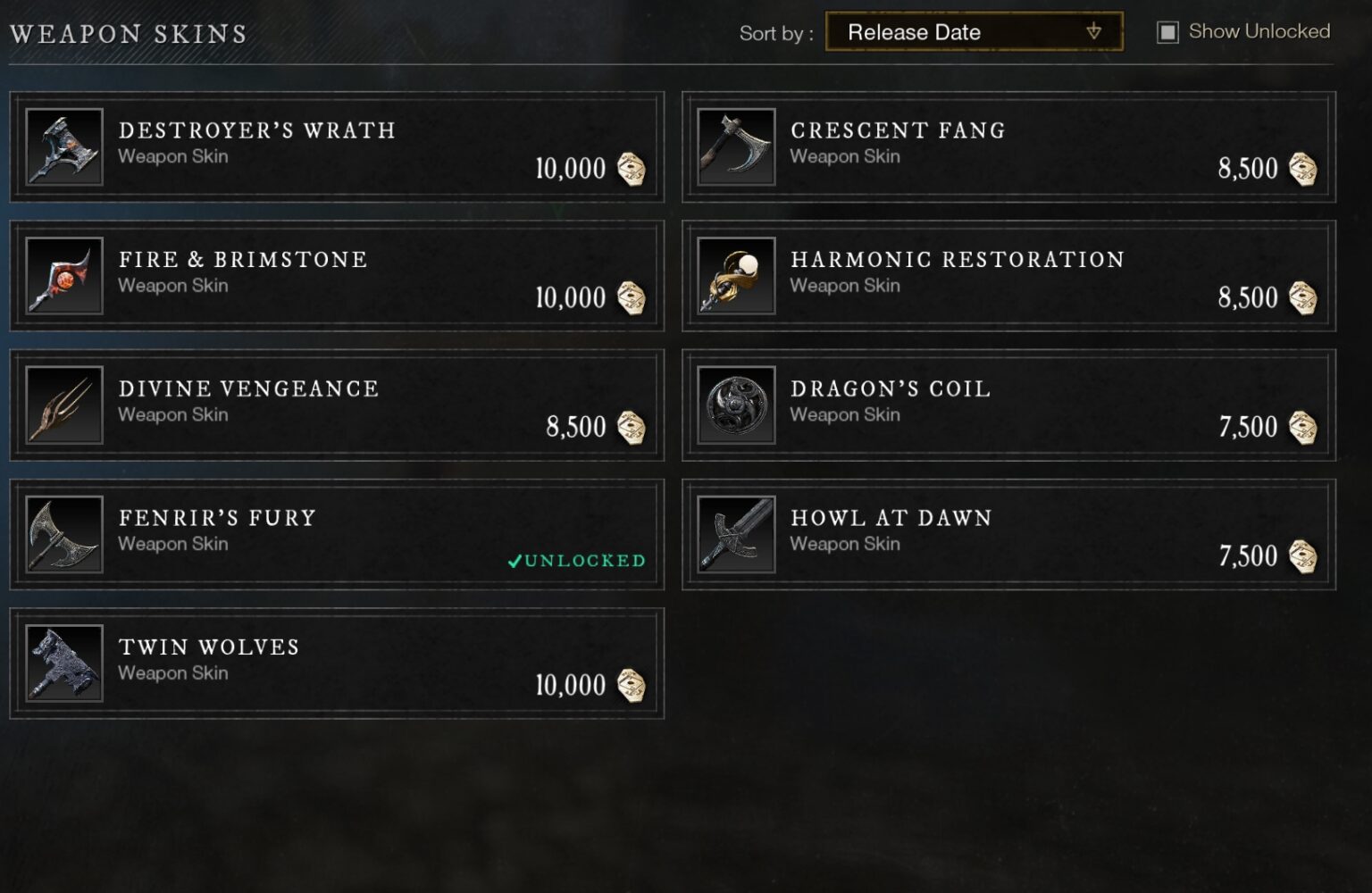
Task: Open the Howl at Dawn purchase listing
Action: [1008, 533]
